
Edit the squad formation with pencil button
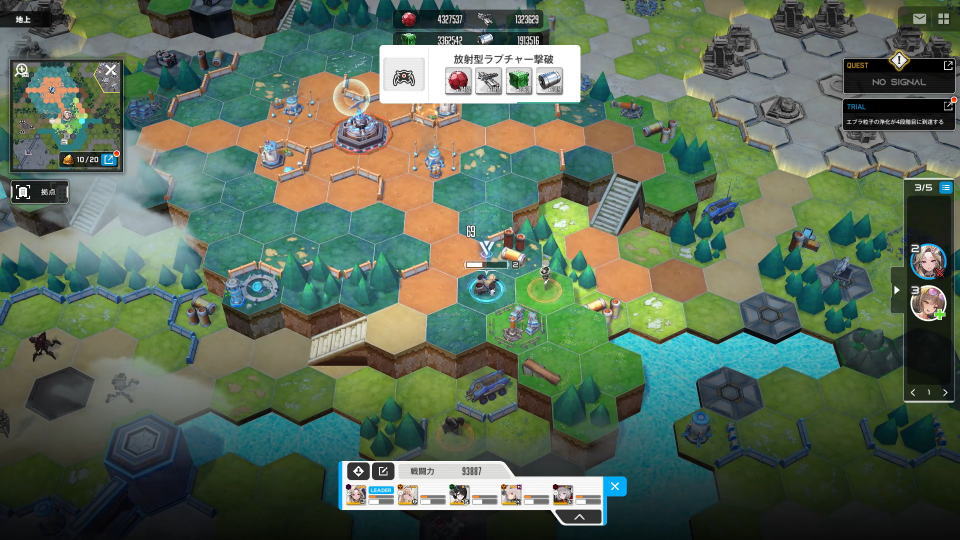(x=382, y=471)
